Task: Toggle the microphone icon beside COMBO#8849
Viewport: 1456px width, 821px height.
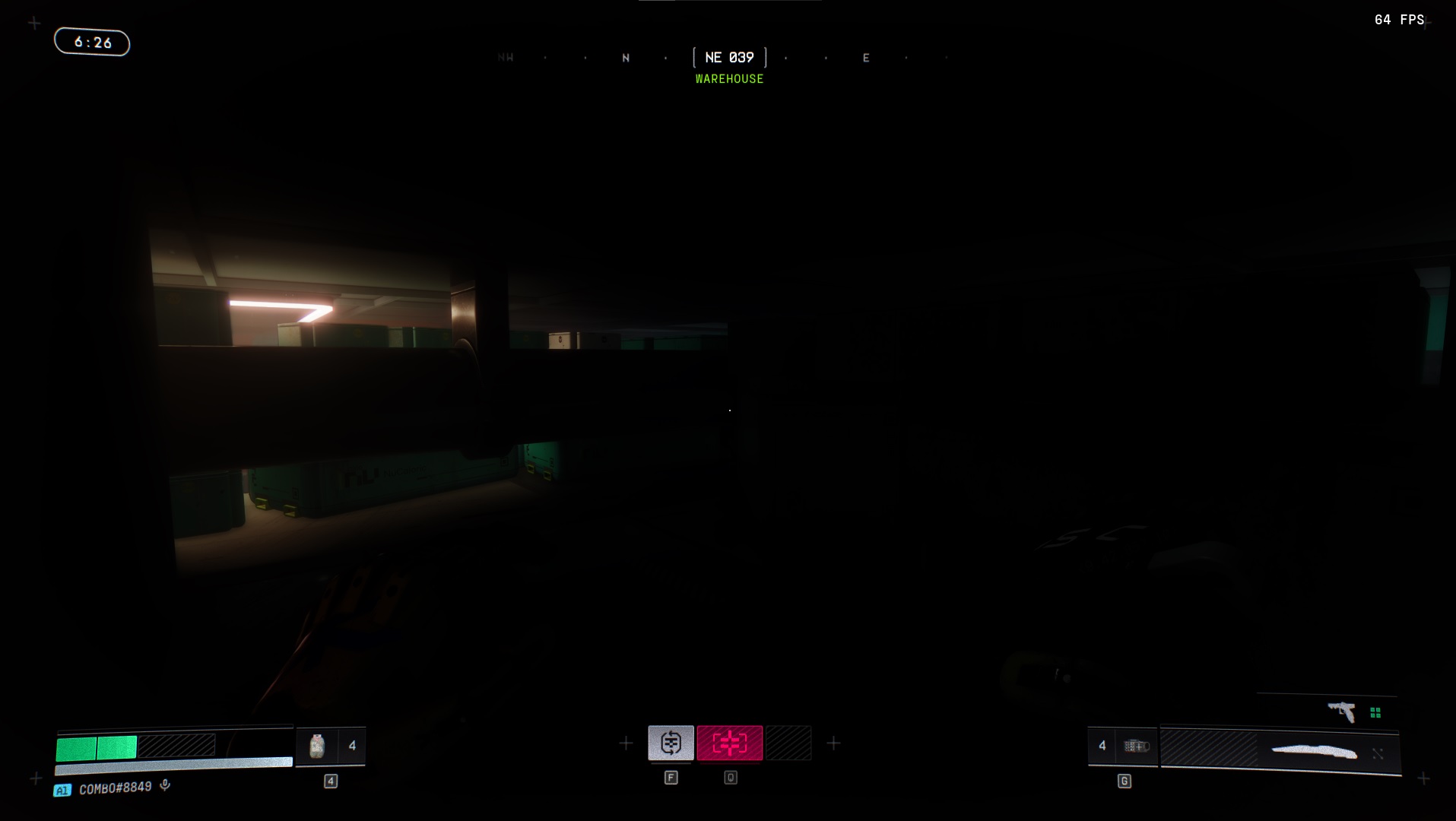Action: click(x=165, y=786)
